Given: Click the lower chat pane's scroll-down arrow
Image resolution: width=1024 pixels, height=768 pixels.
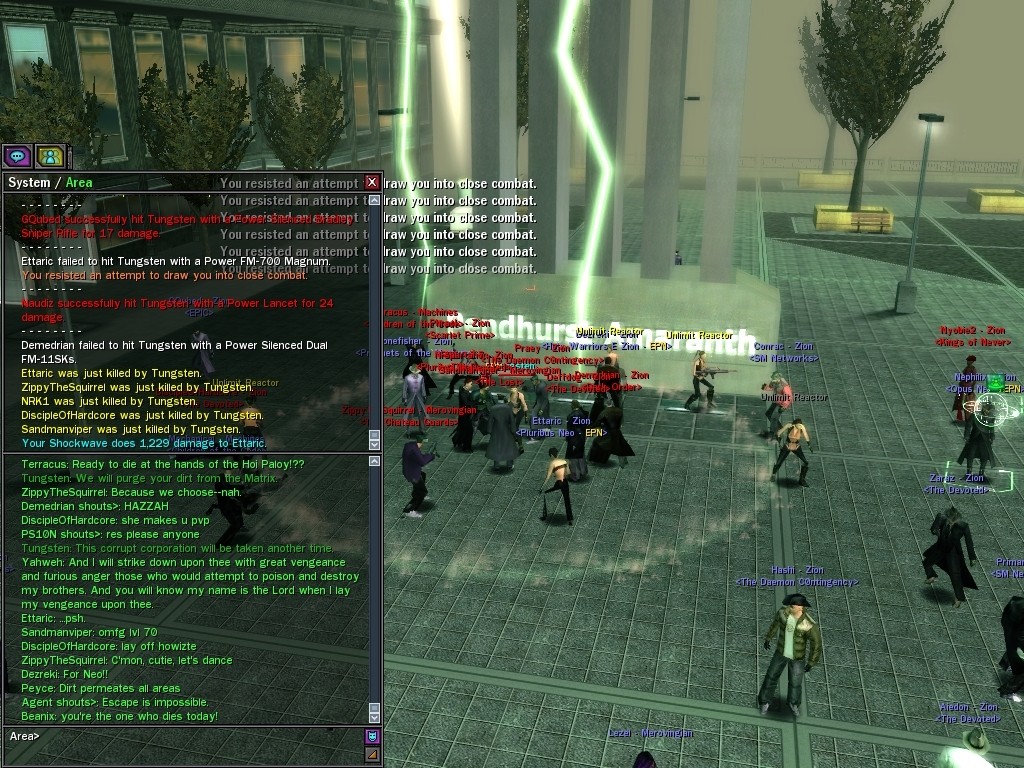Looking at the screenshot, I should point(375,716).
